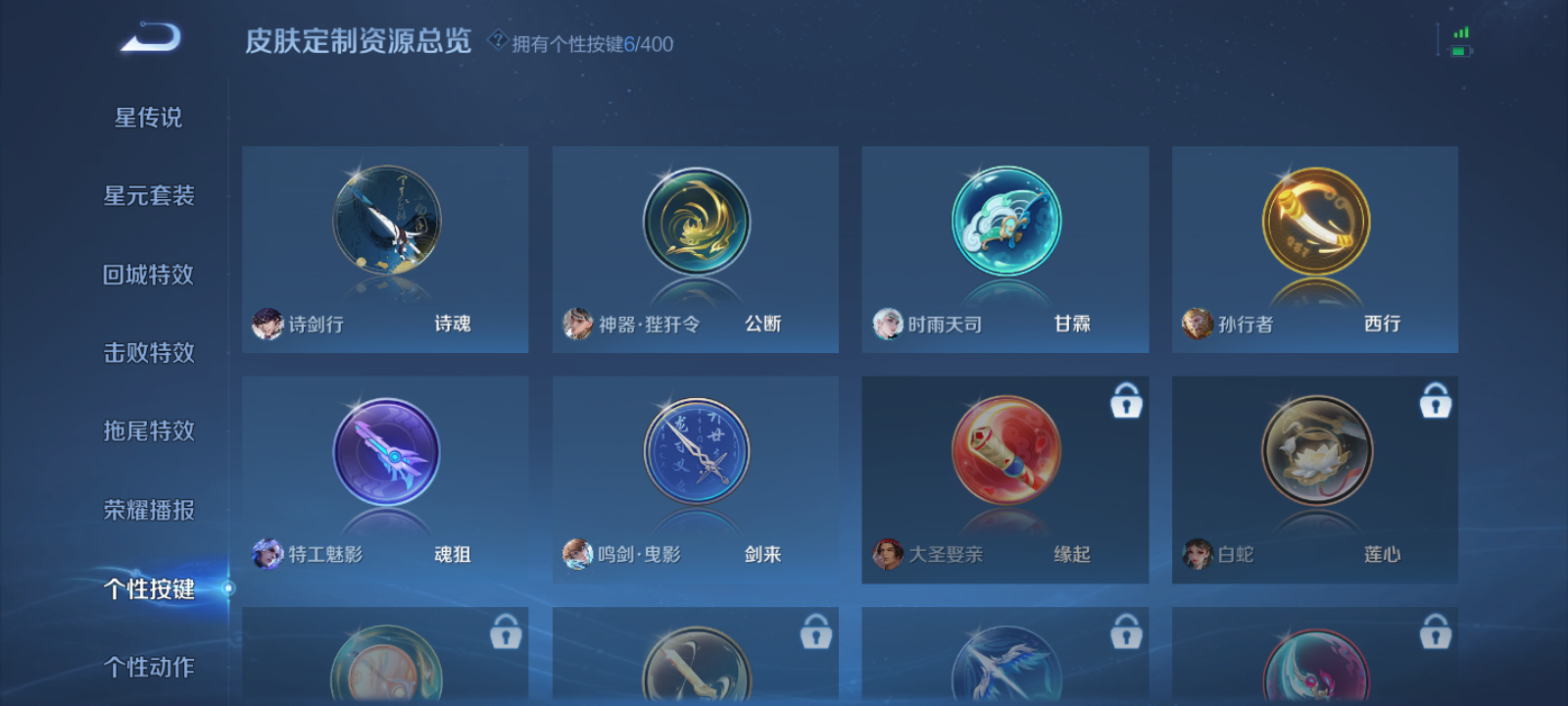Viewport: 1568px width, 706px height.
Task: Click 白蛇's hero avatar portrait
Action: (x=1197, y=553)
